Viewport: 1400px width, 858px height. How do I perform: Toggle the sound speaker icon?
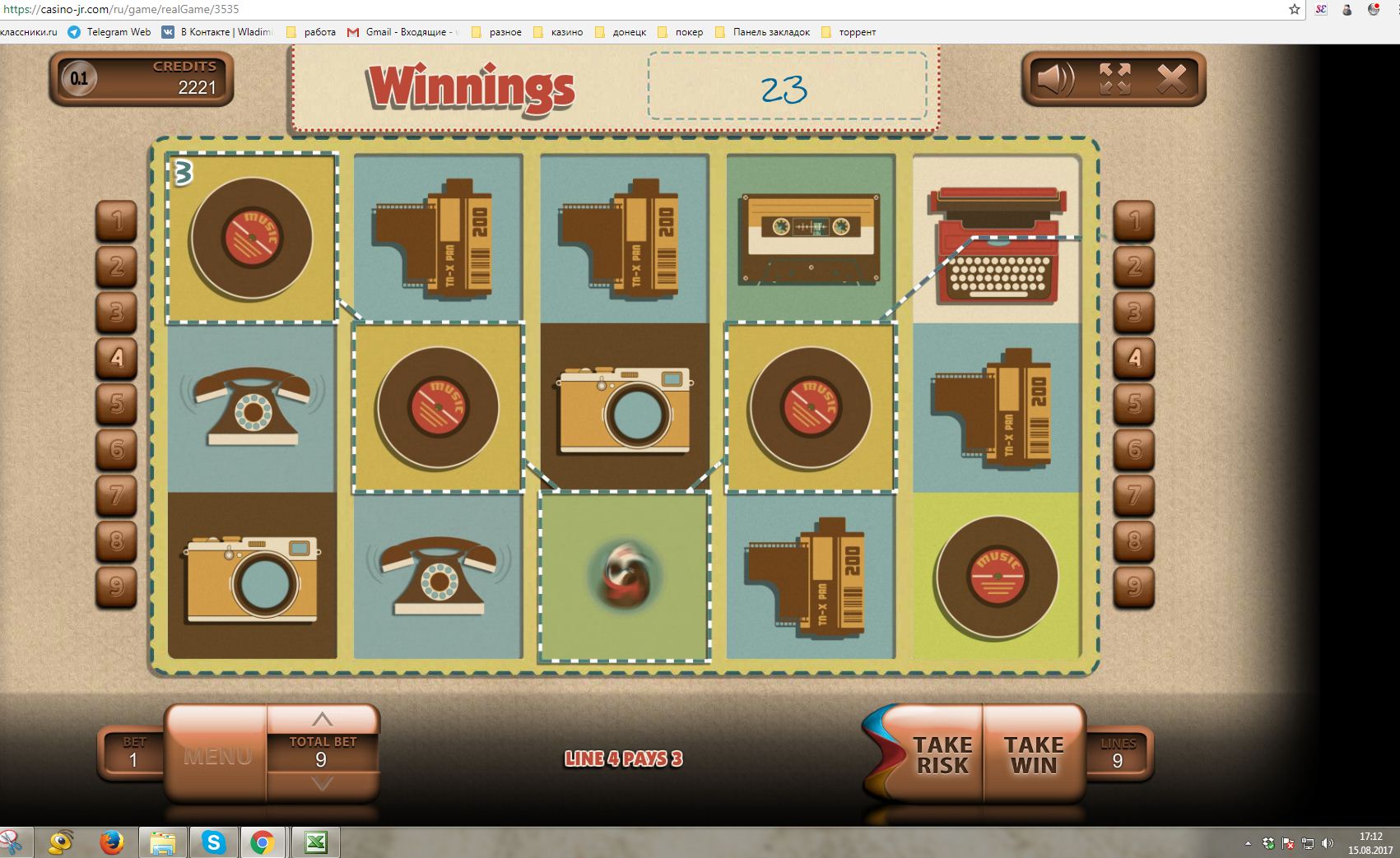(x=1055, y=79)
